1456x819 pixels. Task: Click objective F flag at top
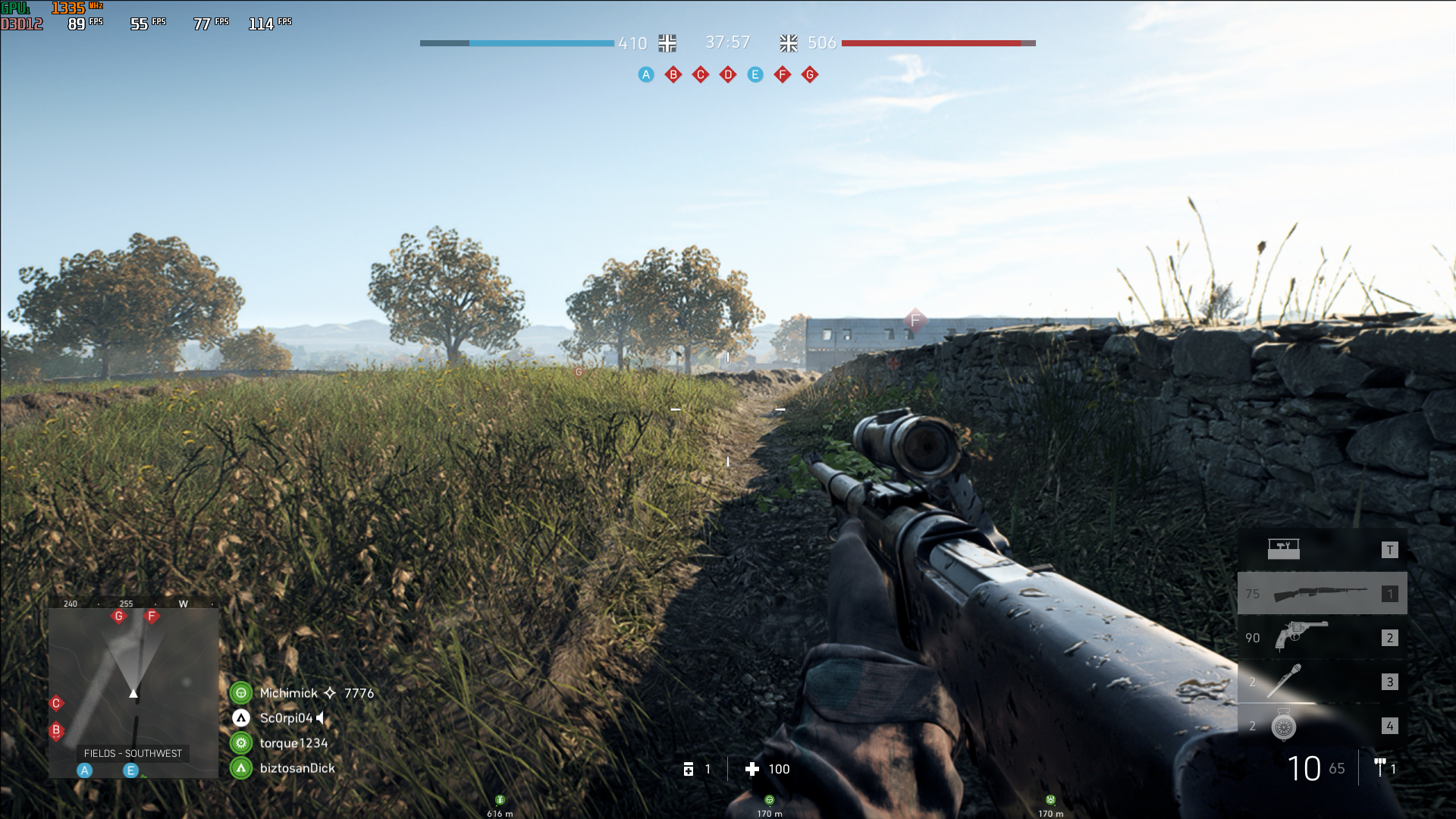tap(783, 74)
